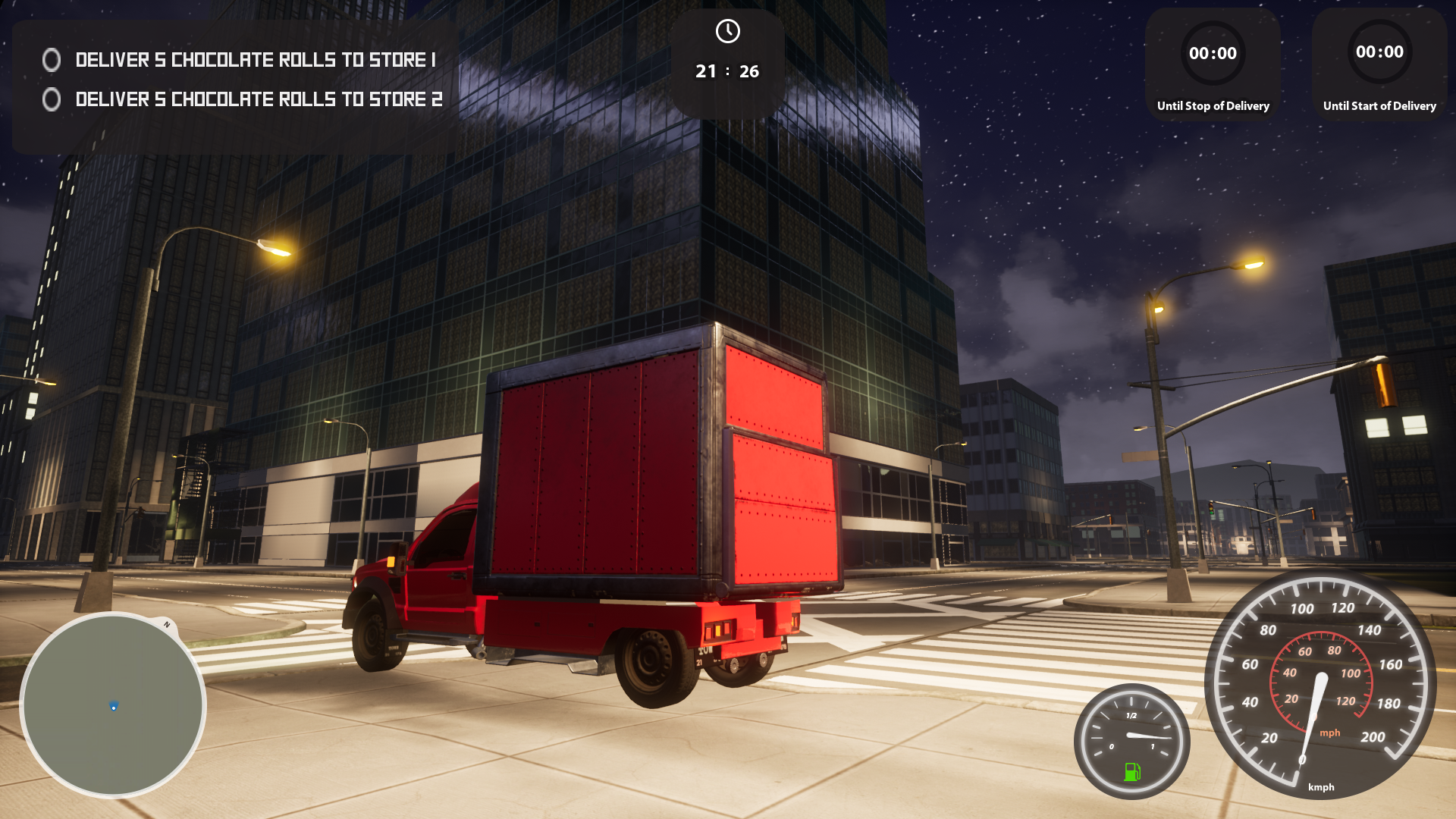Click the clock icon above the time
1456x819 pixels.
point(727,31)
